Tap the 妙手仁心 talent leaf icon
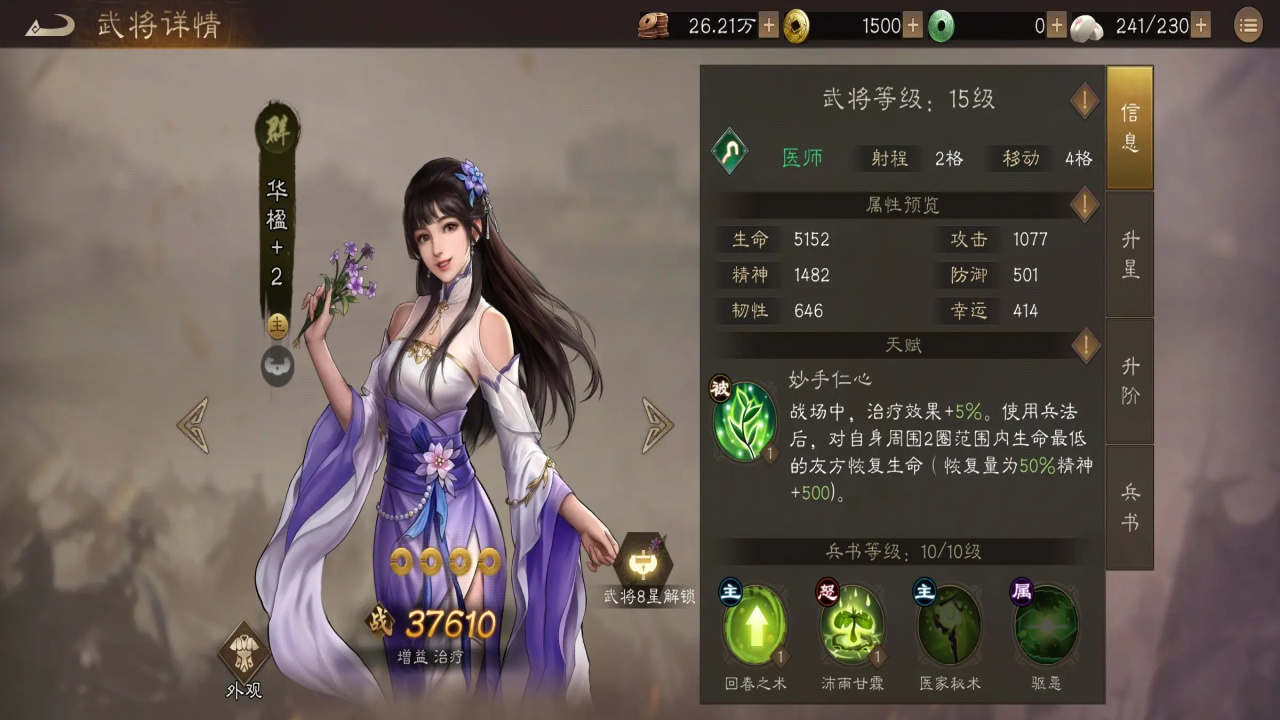Screen dimensions: 1280x720 click(745, 420)
